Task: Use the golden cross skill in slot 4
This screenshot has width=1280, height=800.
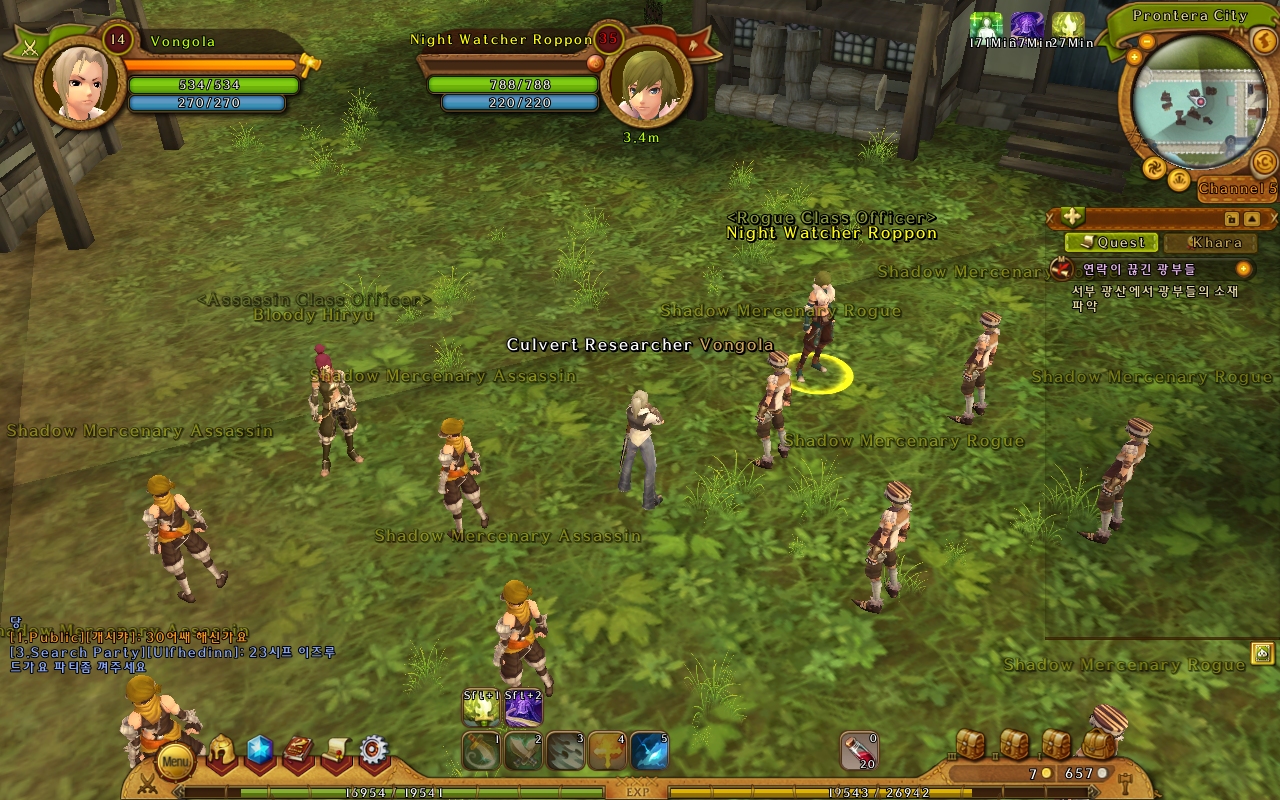Action: point(607,751)
